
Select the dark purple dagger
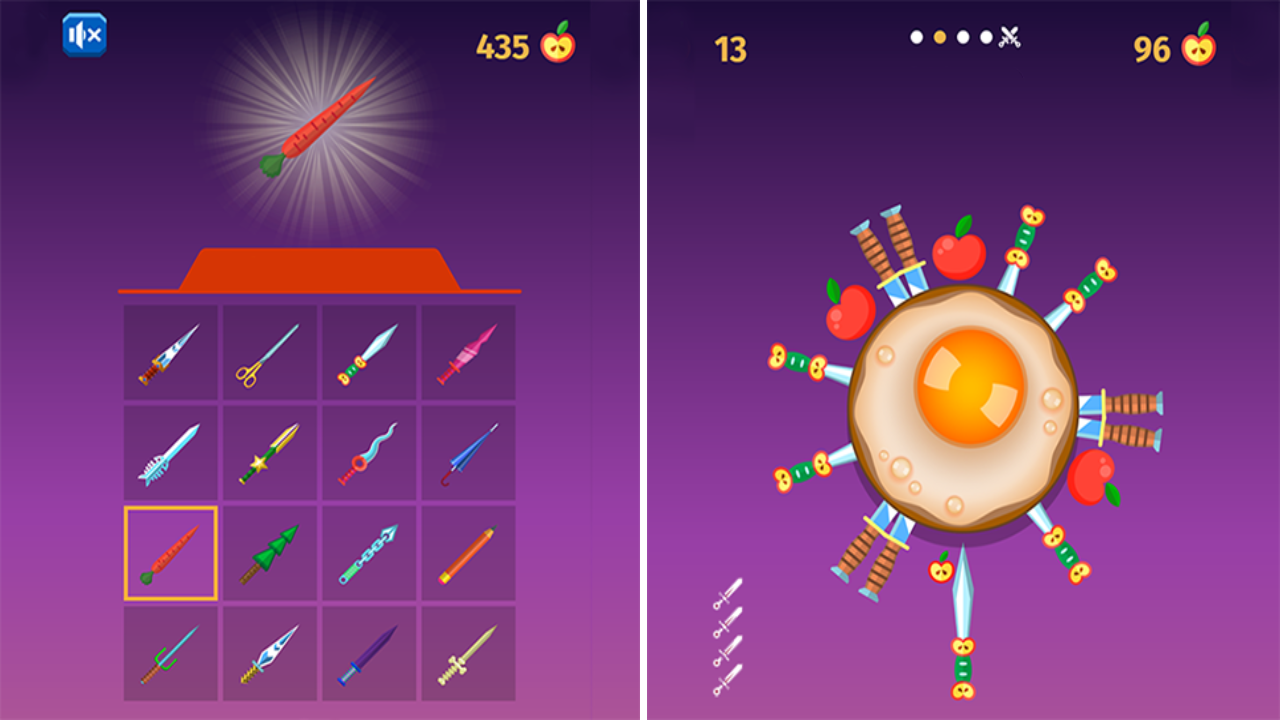point(368,652)
